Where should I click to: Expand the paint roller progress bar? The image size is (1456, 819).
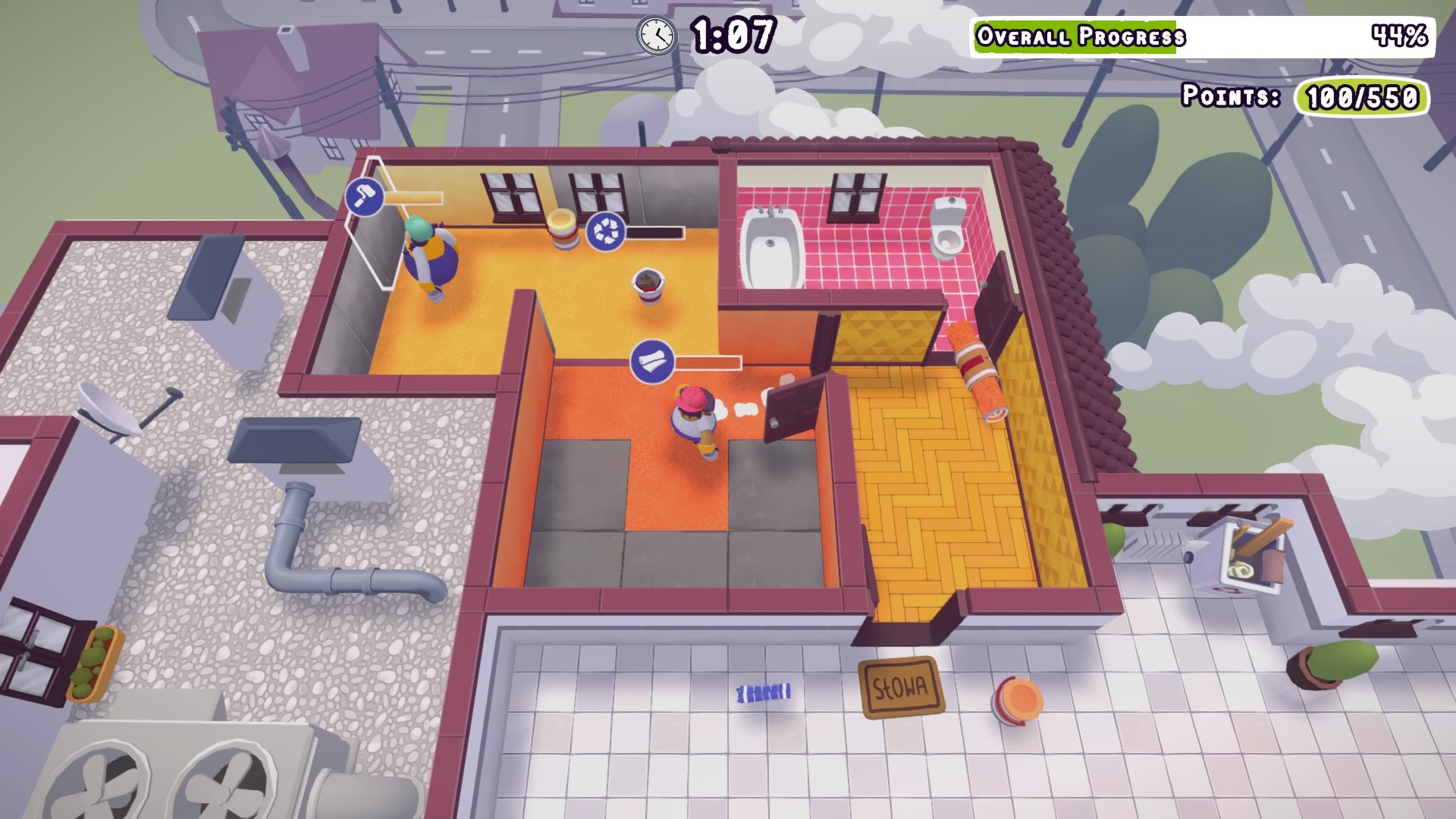point(414,199)
